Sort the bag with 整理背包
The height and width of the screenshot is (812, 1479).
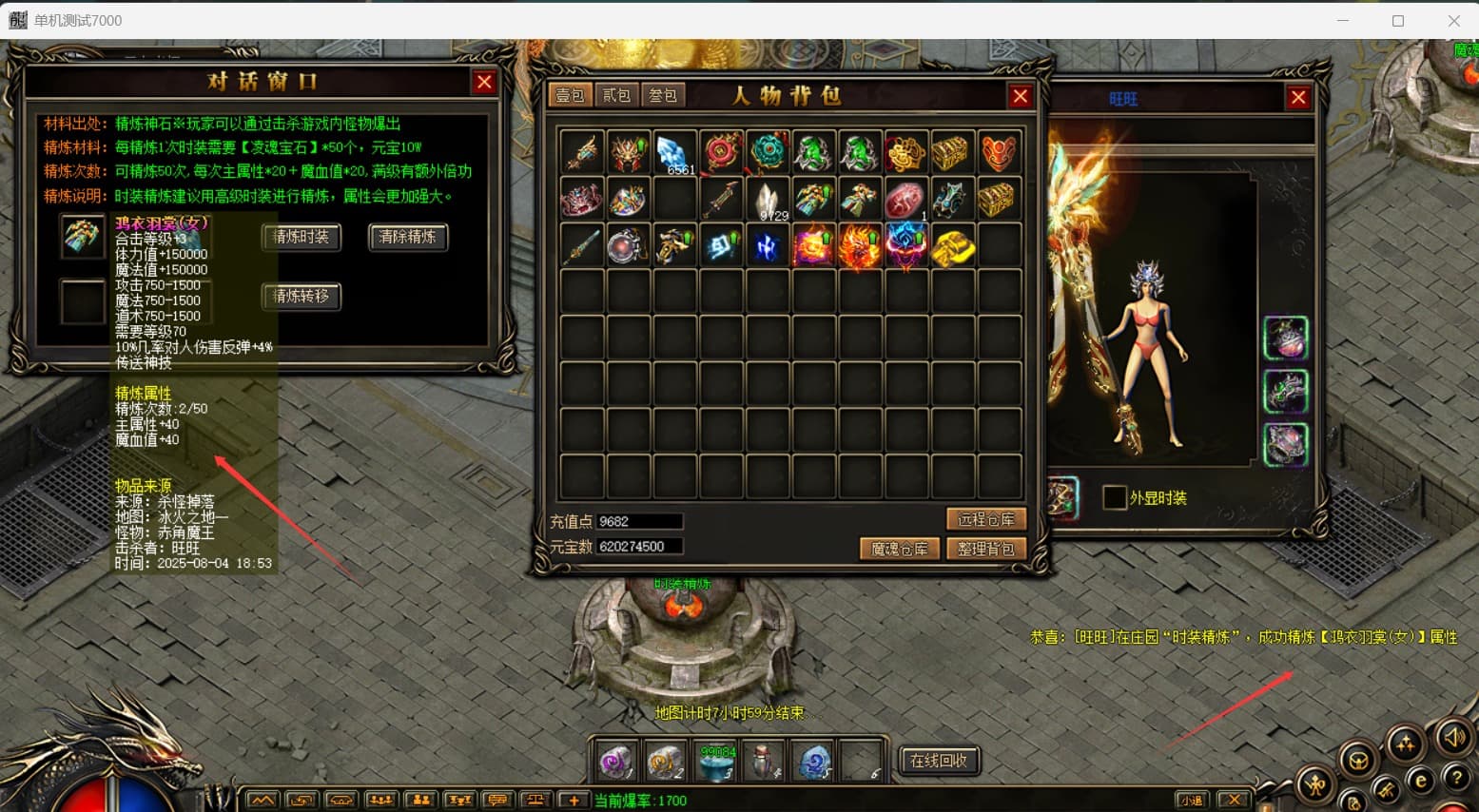985,549
